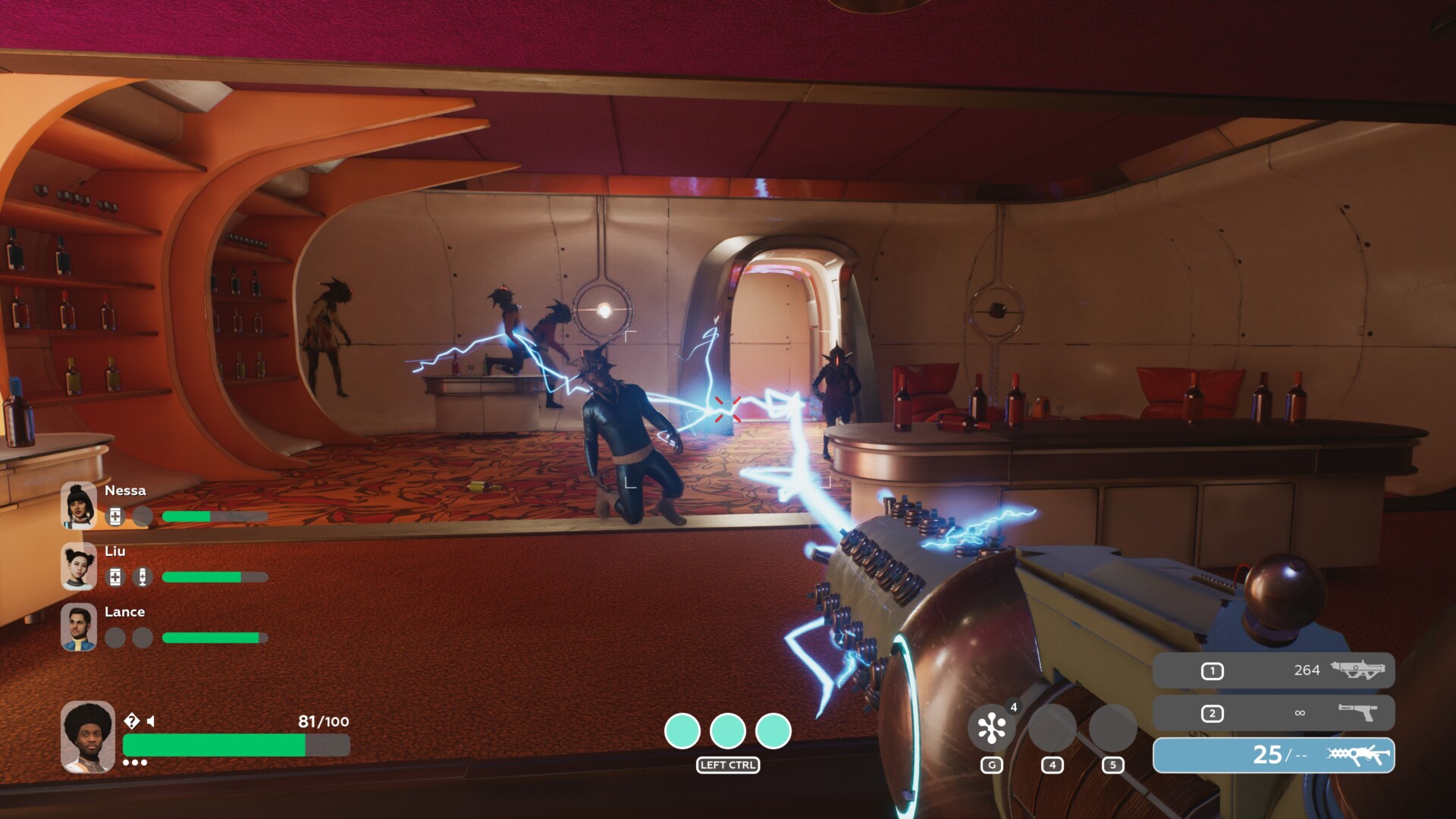The height and width of the screenshot is (819, 1456).
Task: Click the question-mark diamond status icon
Action: click(131, 720)
